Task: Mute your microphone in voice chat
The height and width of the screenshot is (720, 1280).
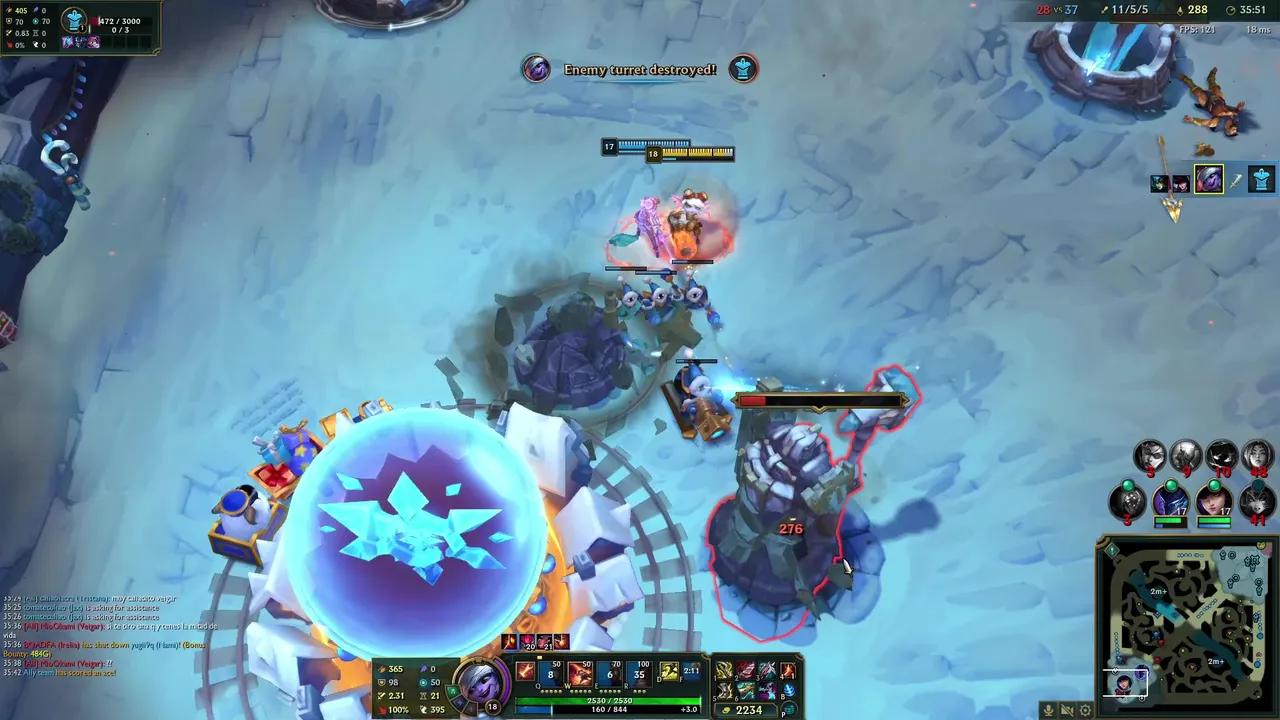Action: pos(1049,710)
